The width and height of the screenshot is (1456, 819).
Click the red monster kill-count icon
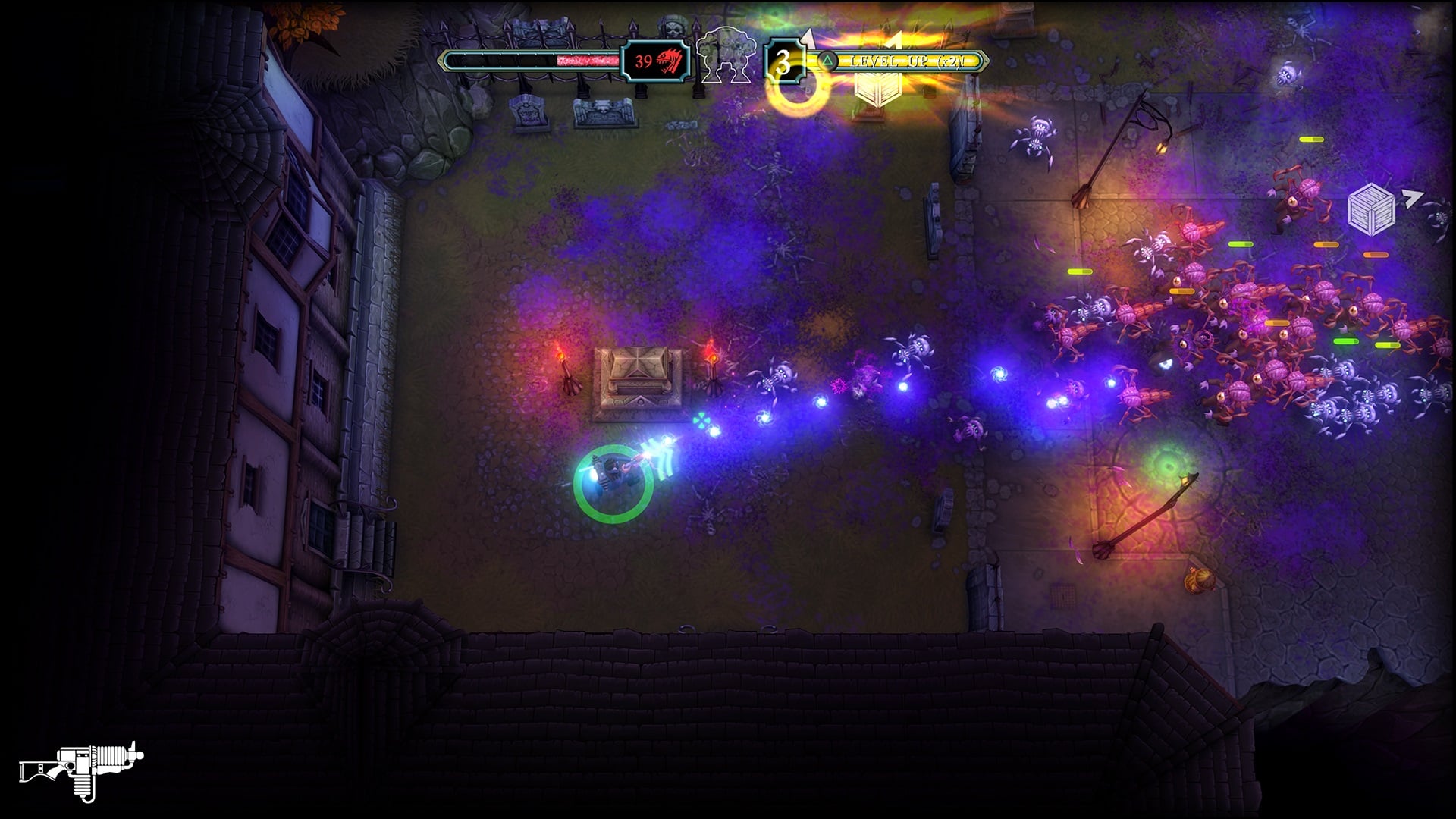(670, 61)
